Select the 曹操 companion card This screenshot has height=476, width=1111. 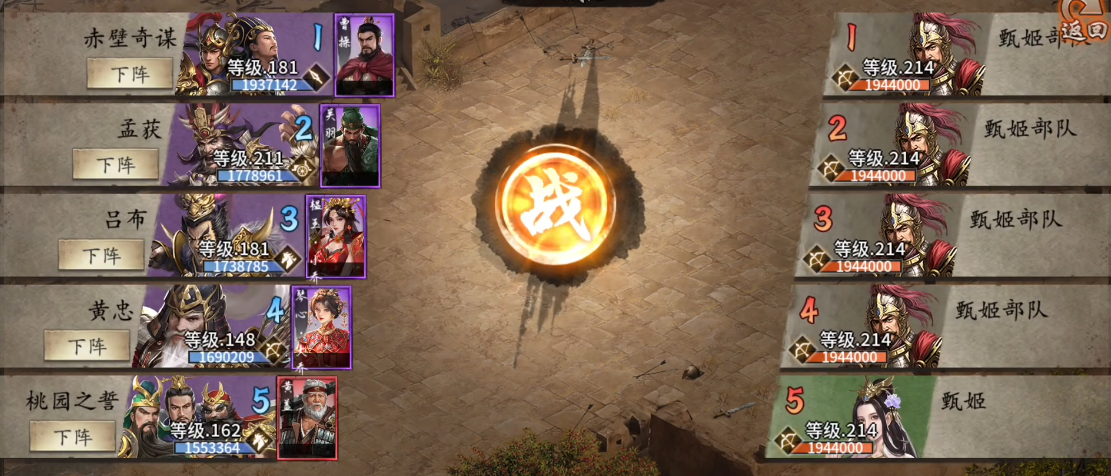pyautogui.click(x=364, y=55)
